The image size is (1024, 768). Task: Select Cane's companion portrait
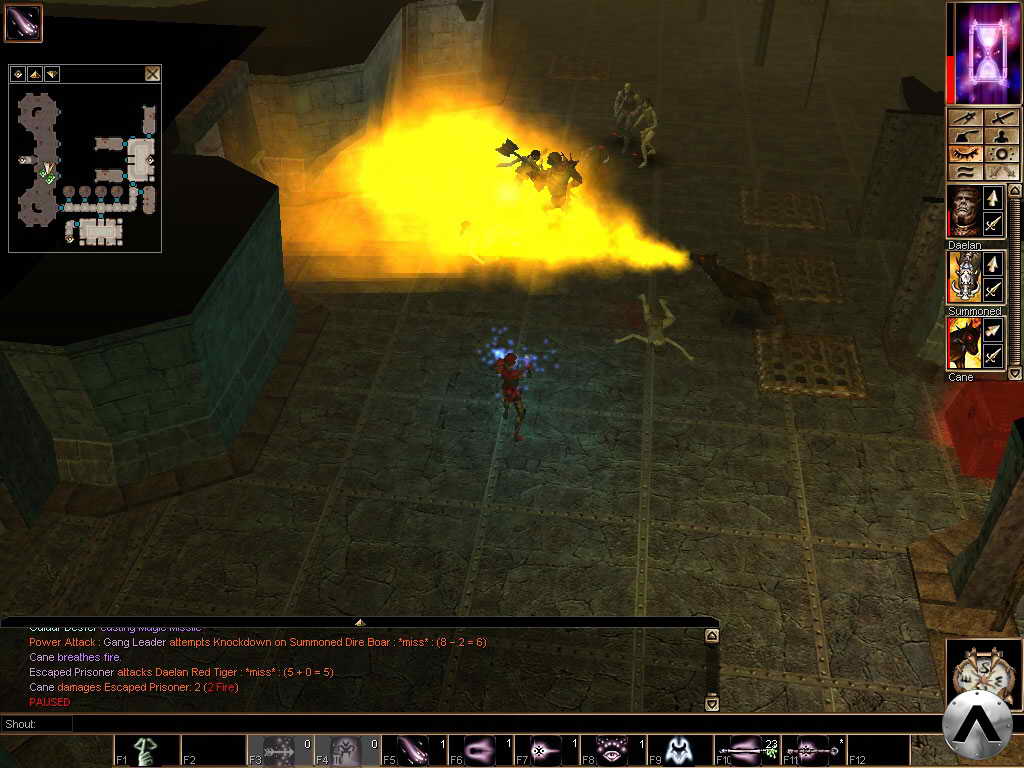[x=964, y=343]
